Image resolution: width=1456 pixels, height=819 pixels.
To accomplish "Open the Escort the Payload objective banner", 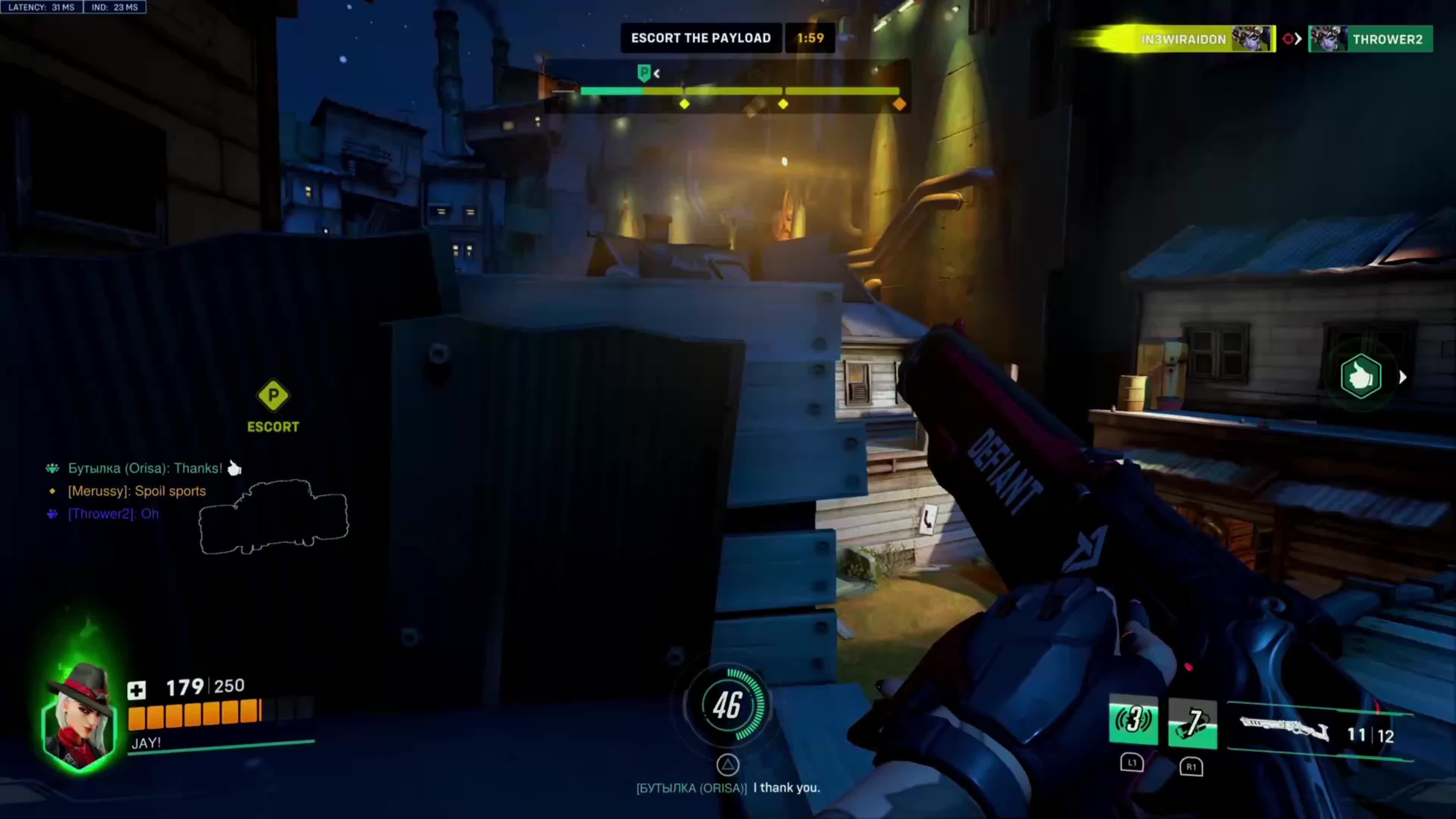I will tap(701, 38).
